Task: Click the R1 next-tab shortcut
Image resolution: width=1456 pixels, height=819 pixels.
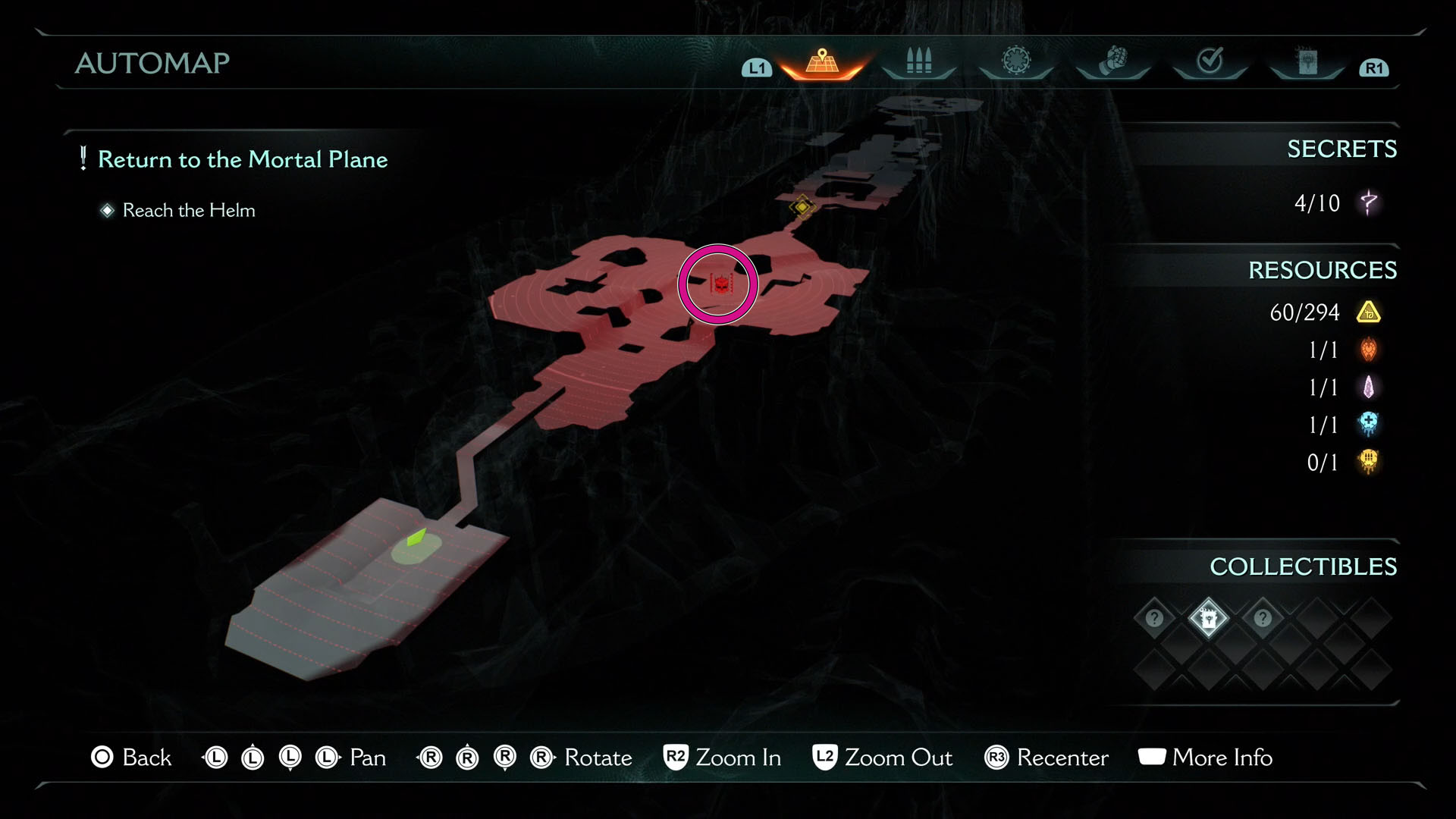Action: pos(1373,67)
